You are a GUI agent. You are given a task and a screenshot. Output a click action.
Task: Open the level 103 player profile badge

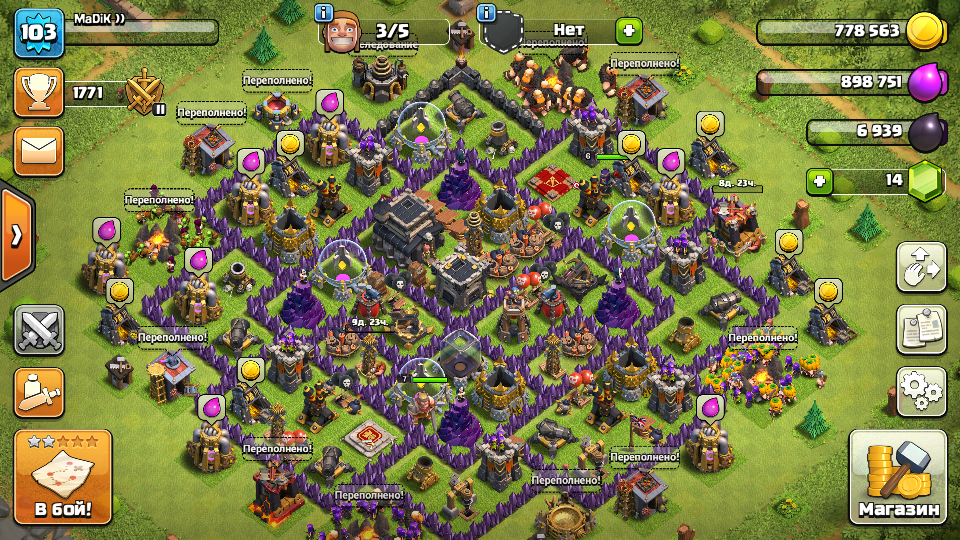click(39, 33)
